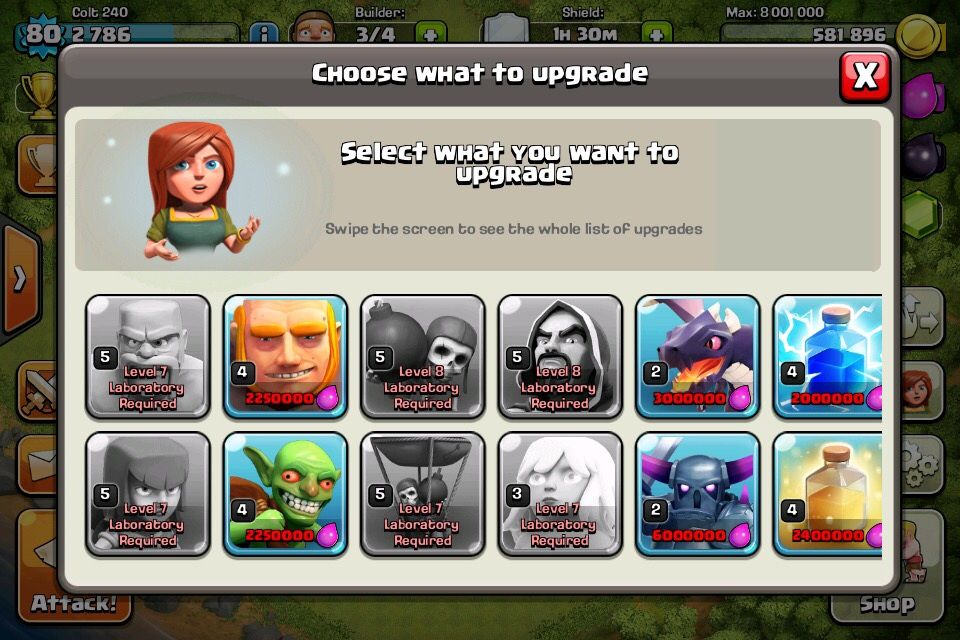Open the Shop
Viewport: 960px width, 640px height.
pyautogui.click(x=887, y=602)
